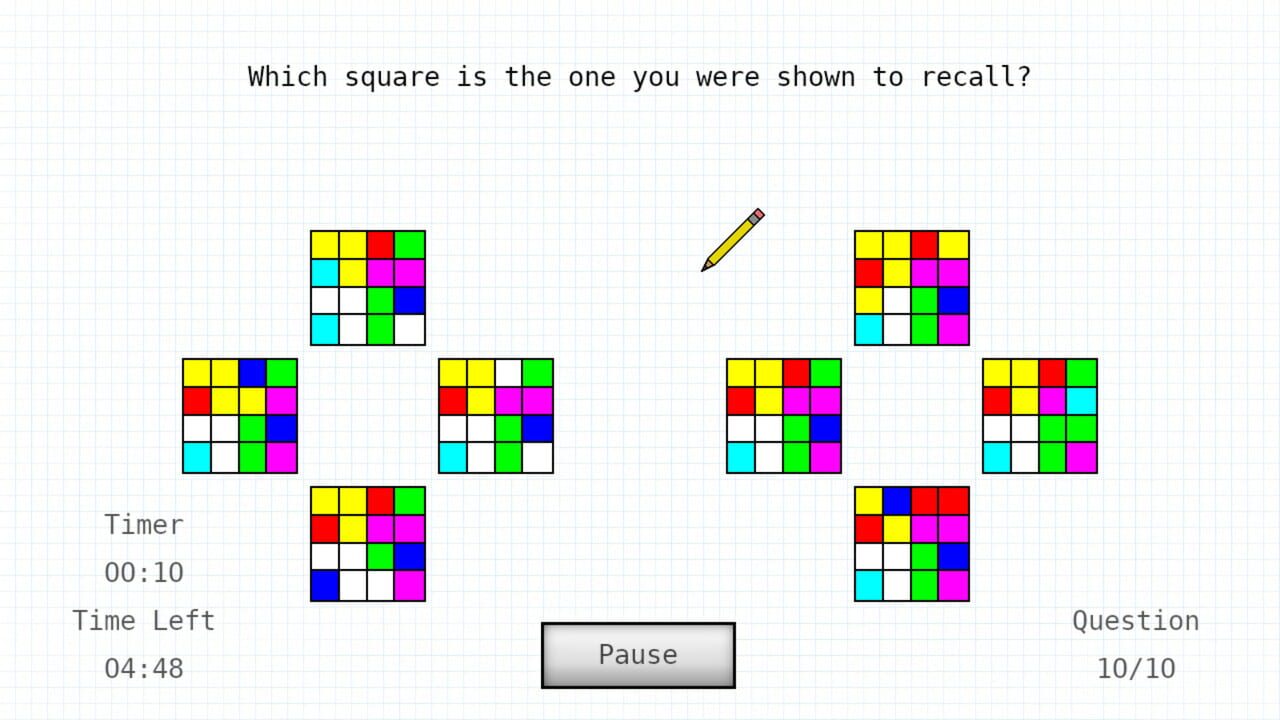Click the red square in the top-left grid

(x=382, y=243)
